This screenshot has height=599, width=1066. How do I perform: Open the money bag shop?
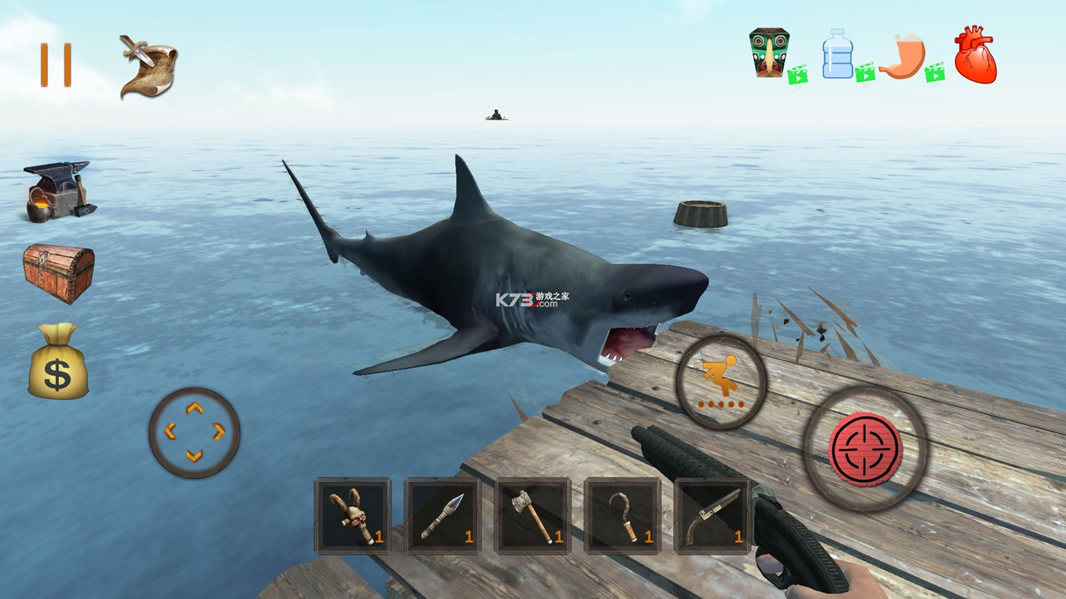58,362
